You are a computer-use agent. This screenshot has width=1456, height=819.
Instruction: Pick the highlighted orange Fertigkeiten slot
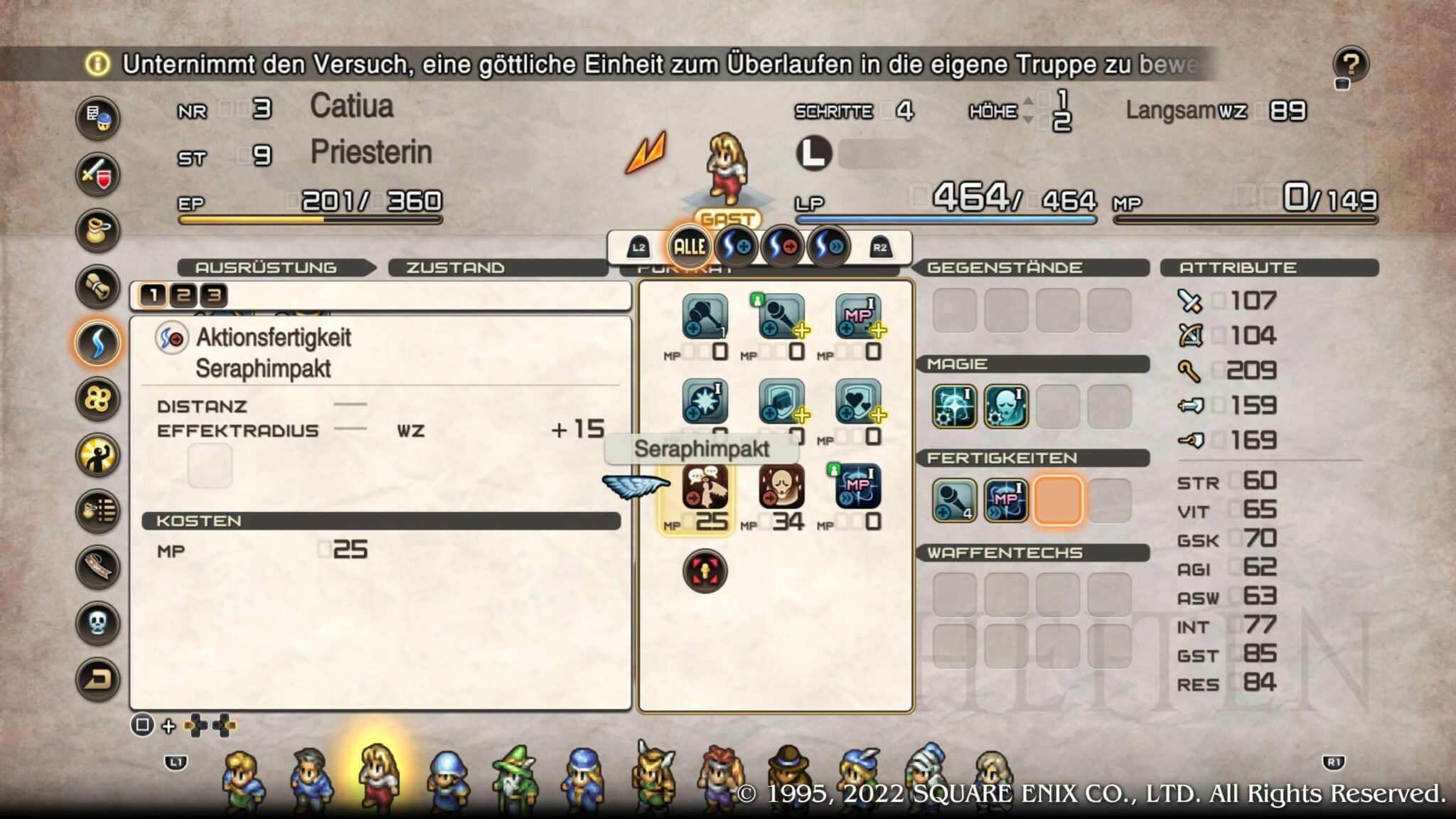point(1058,500)
